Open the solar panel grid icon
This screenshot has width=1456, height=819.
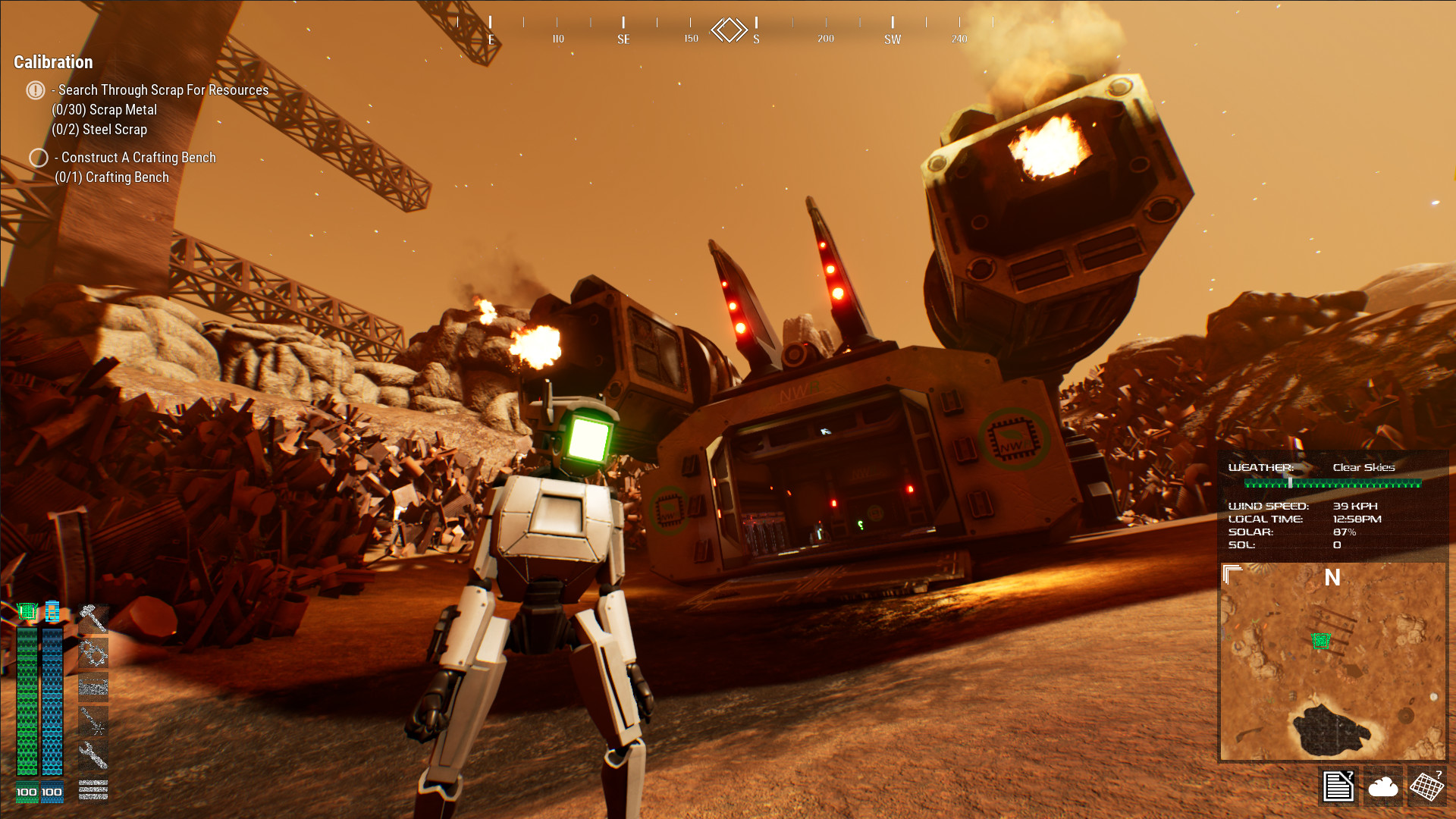(x=1426, y=786)
